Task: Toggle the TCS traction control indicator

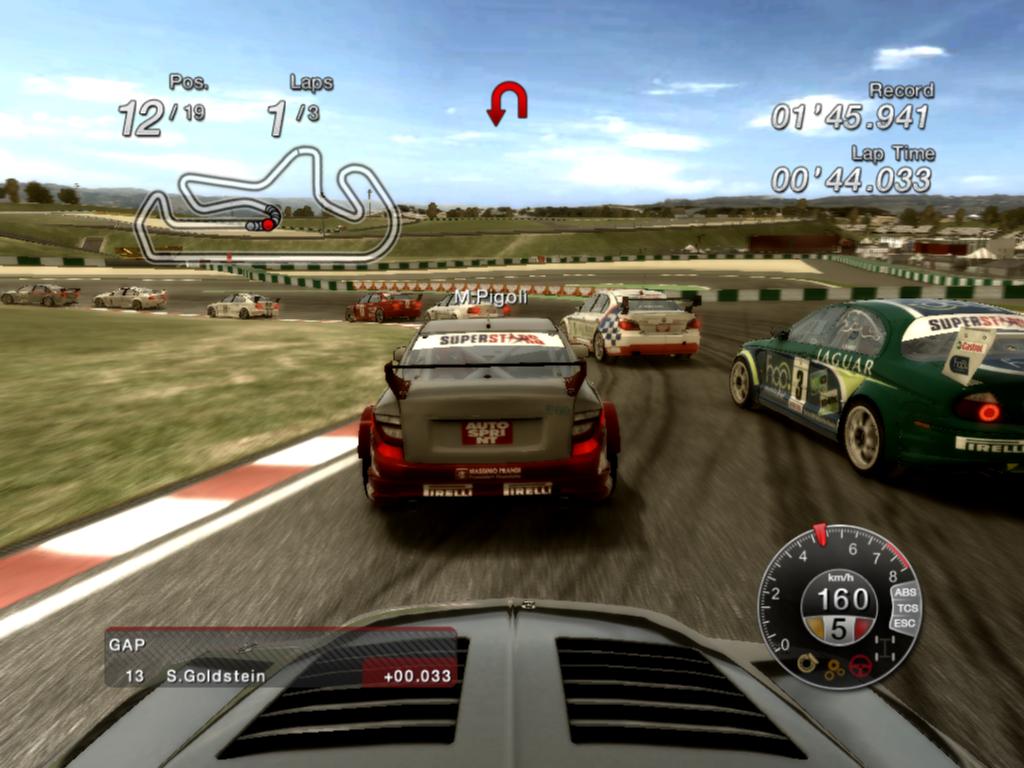Action: pyautogui.click(x=907, y=608)
